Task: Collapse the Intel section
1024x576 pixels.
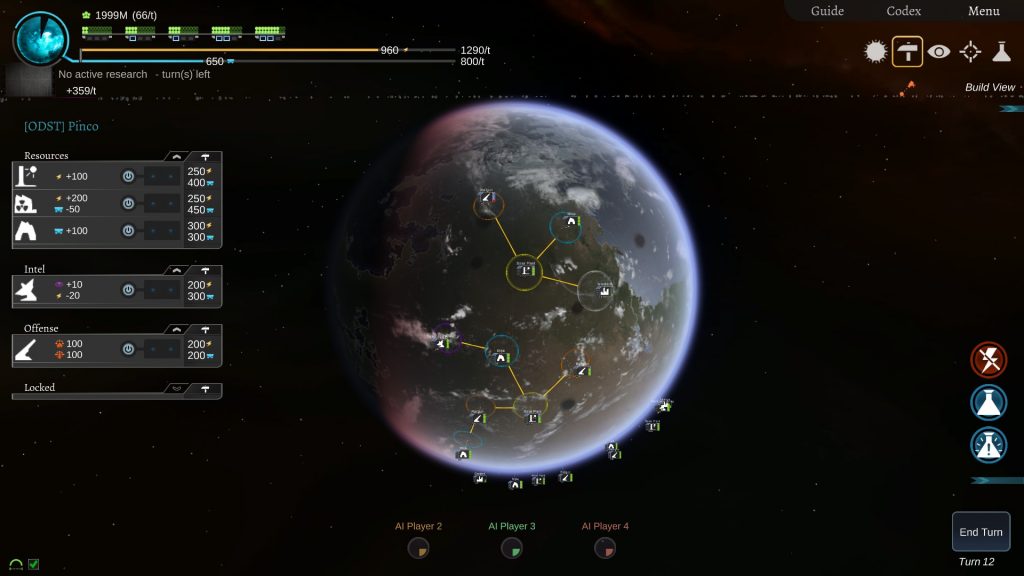Action: pyautogui.click(x=177, y=270)
